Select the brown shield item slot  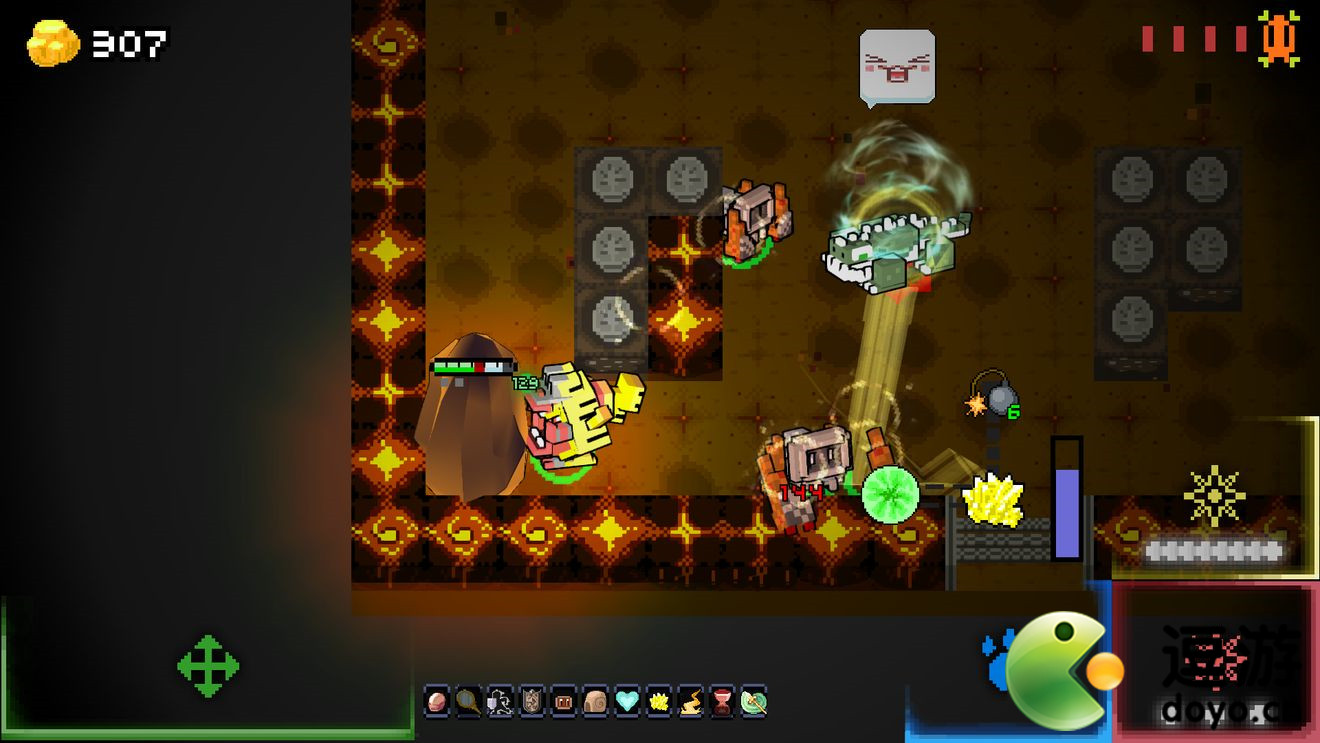click(532, 702)
